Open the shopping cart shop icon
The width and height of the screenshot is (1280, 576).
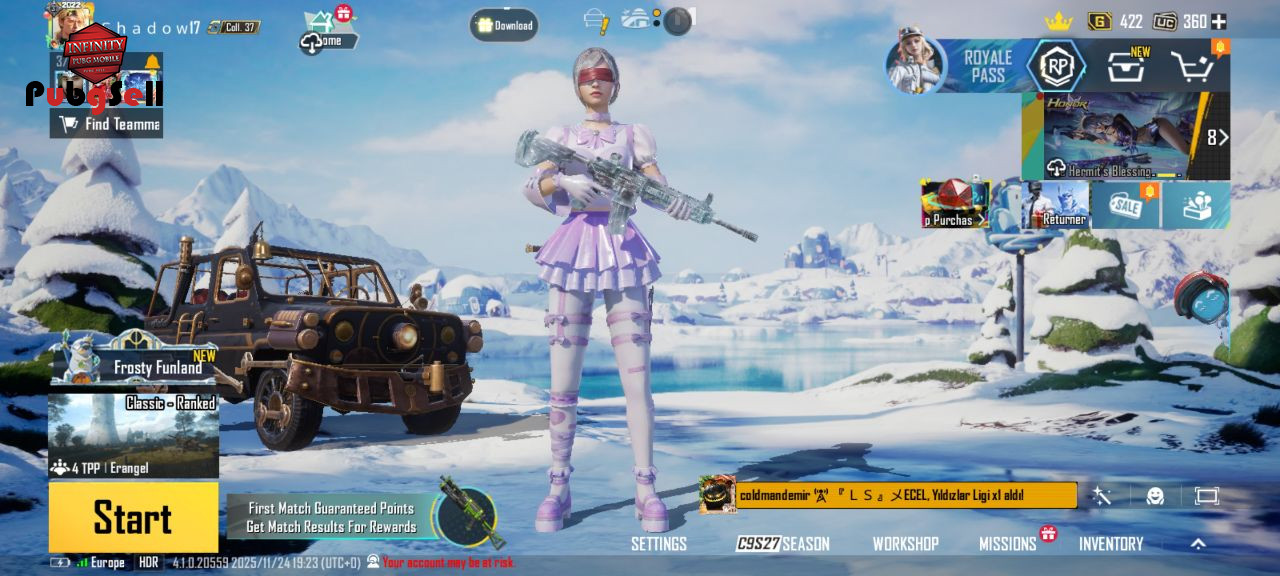point(1192,67)
